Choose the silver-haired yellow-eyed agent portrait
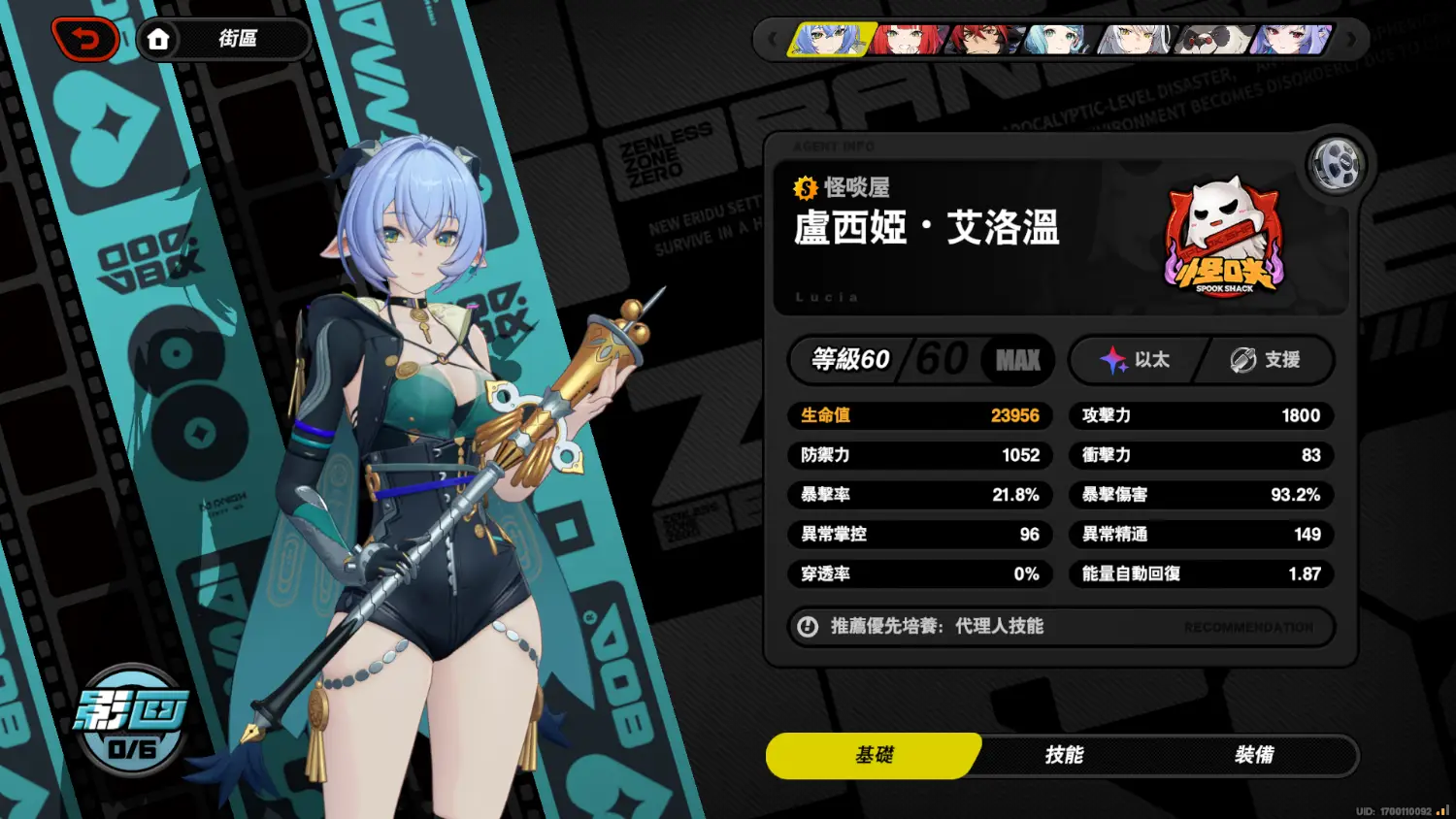 click(x=1136, y=40)
